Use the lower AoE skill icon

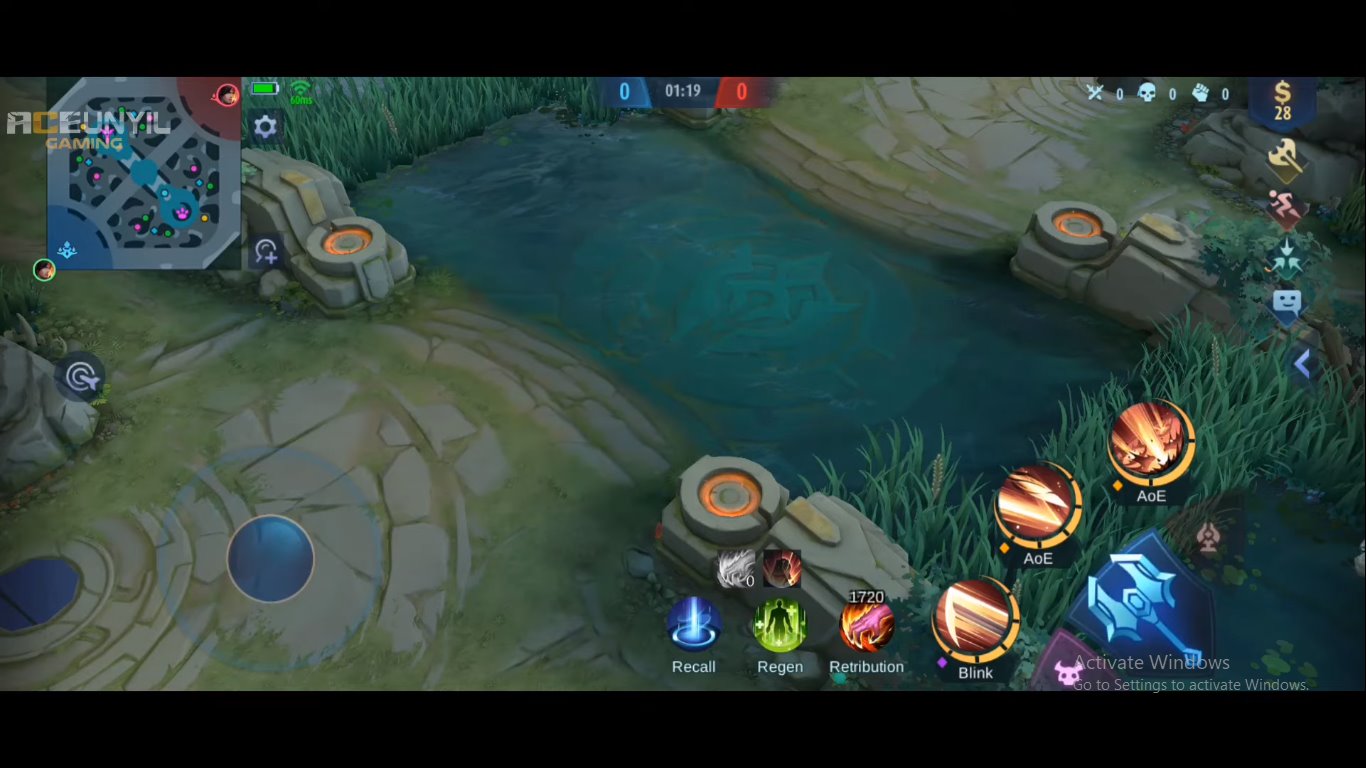1038,505
